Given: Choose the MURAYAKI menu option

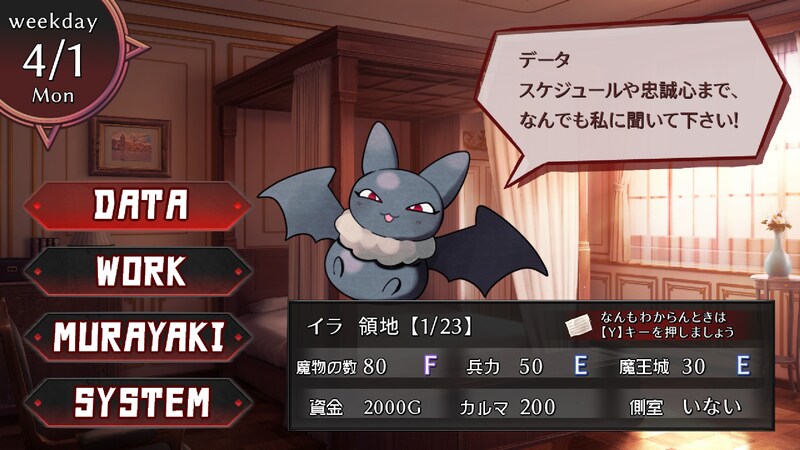Looking at the screenshot, I should click(140, 337).
